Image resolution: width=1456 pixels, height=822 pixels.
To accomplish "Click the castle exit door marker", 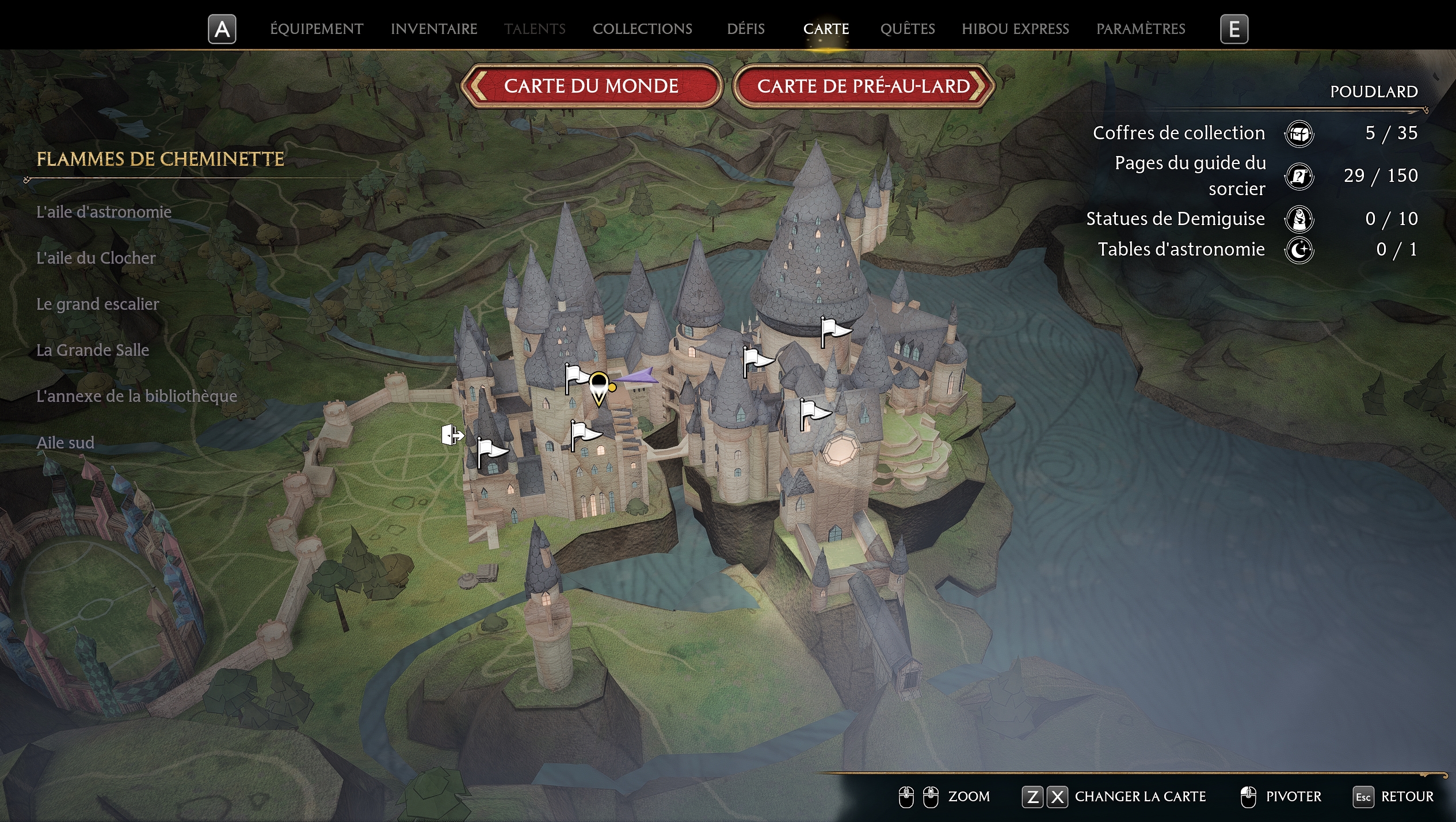I will 452,435.
